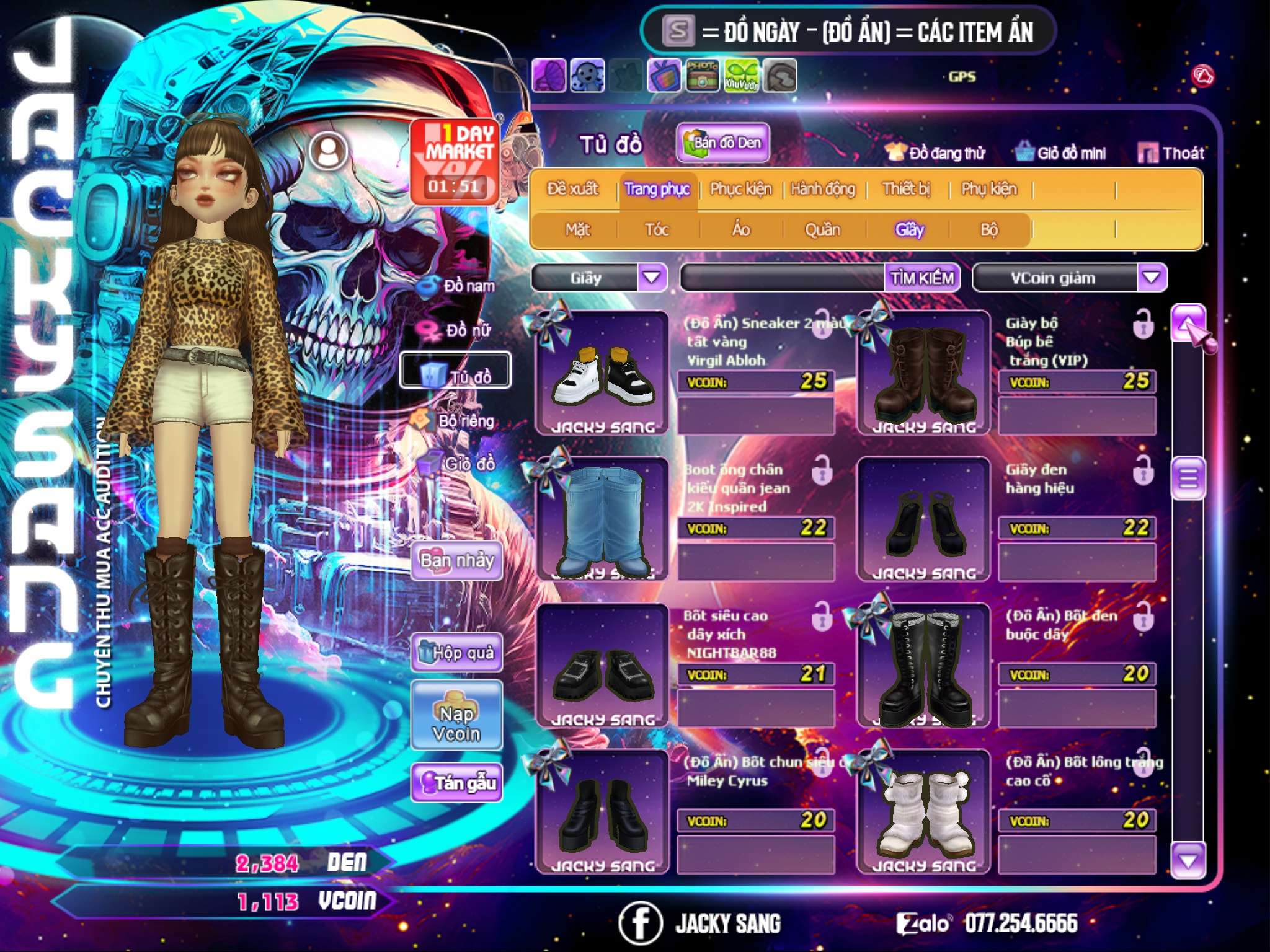Select the Đồ nam menu entry
This screenshot has height=952, width=1270.
pyautogui.click(x=458, y=286)
